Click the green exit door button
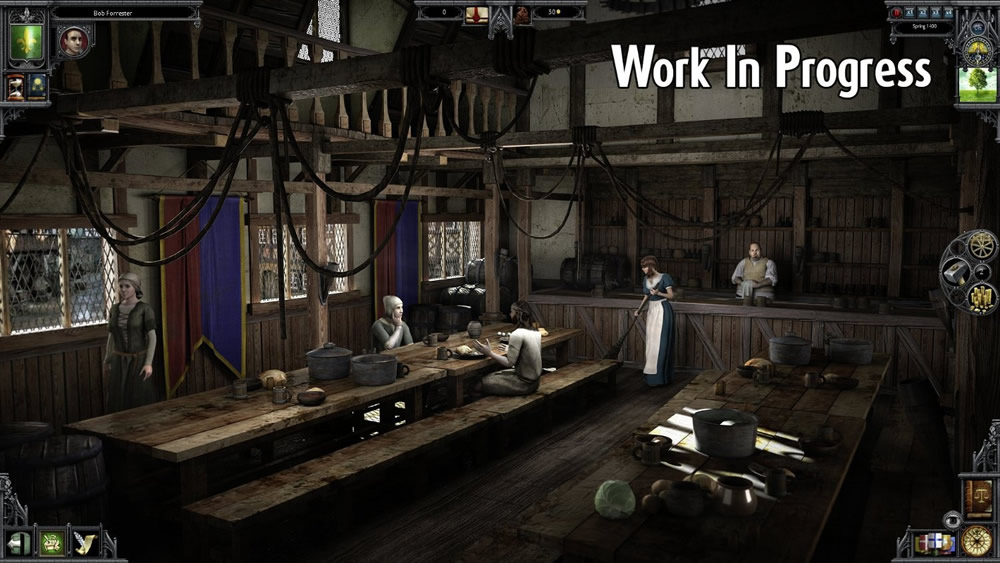The image size is (1000, 563). tap(18, 543)
